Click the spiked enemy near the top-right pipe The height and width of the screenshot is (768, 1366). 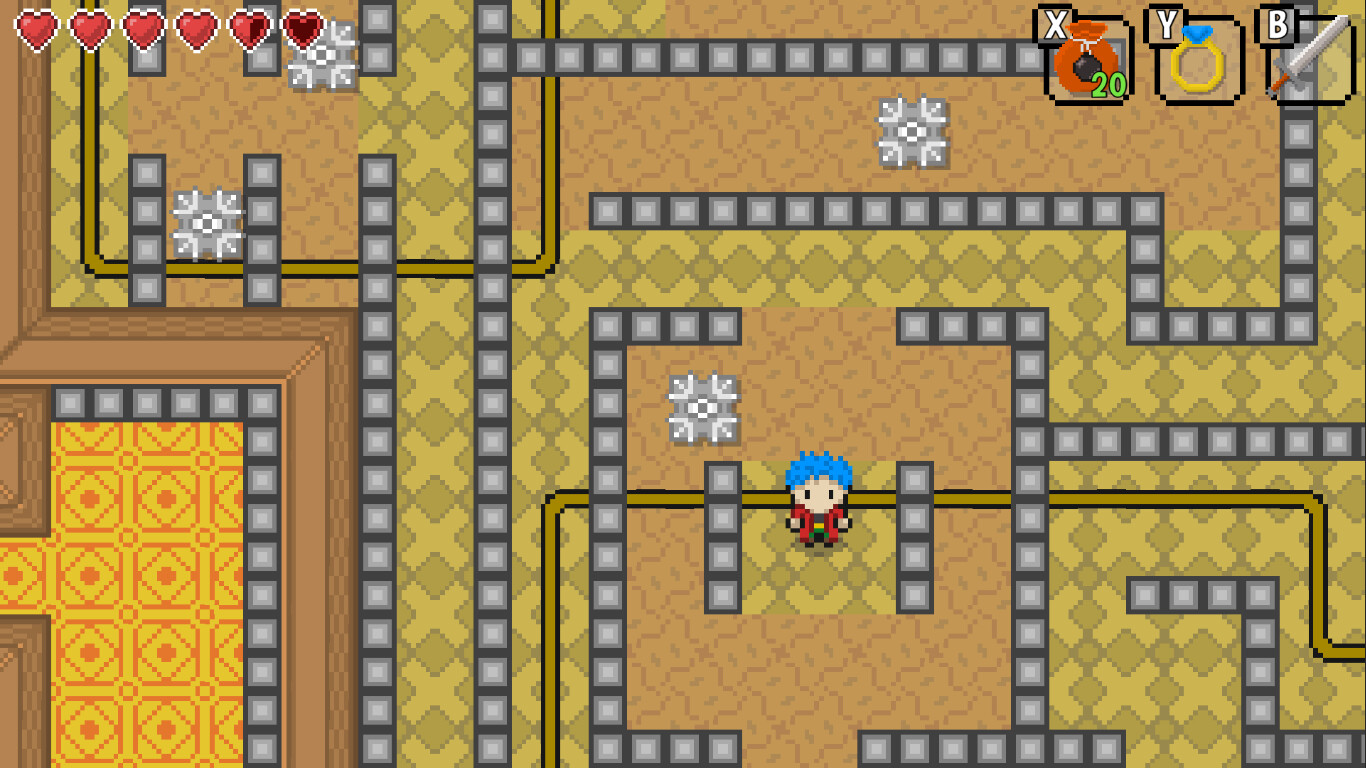(911, 130)
